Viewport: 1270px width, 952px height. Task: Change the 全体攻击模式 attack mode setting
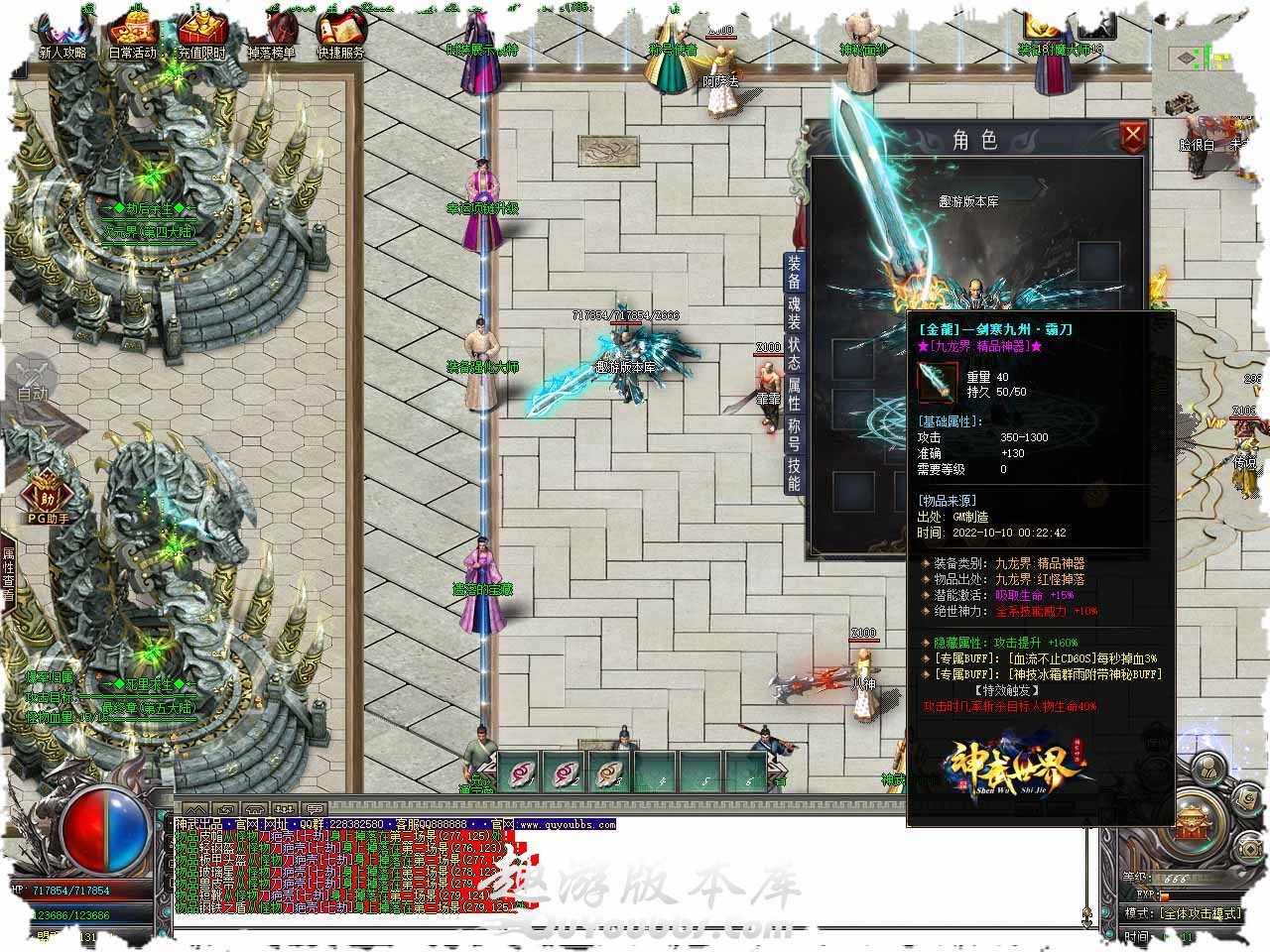click(1199, 913)
